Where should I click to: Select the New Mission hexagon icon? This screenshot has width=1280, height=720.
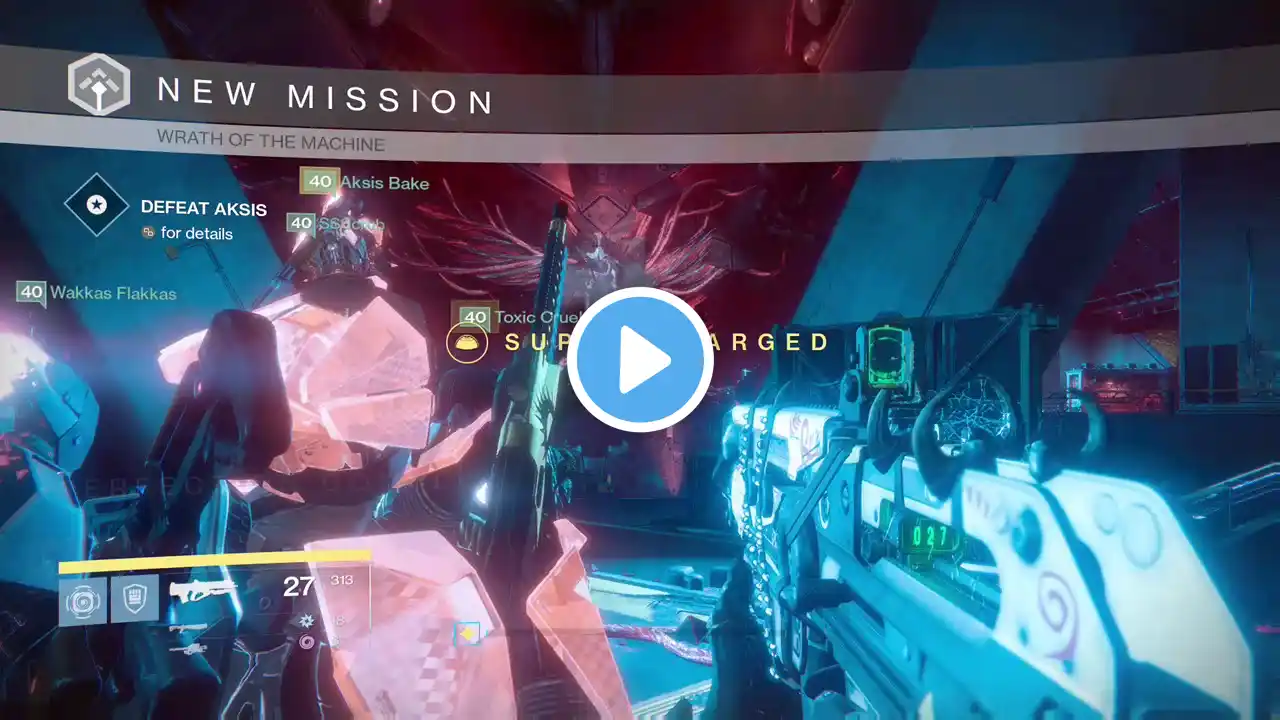98,85
